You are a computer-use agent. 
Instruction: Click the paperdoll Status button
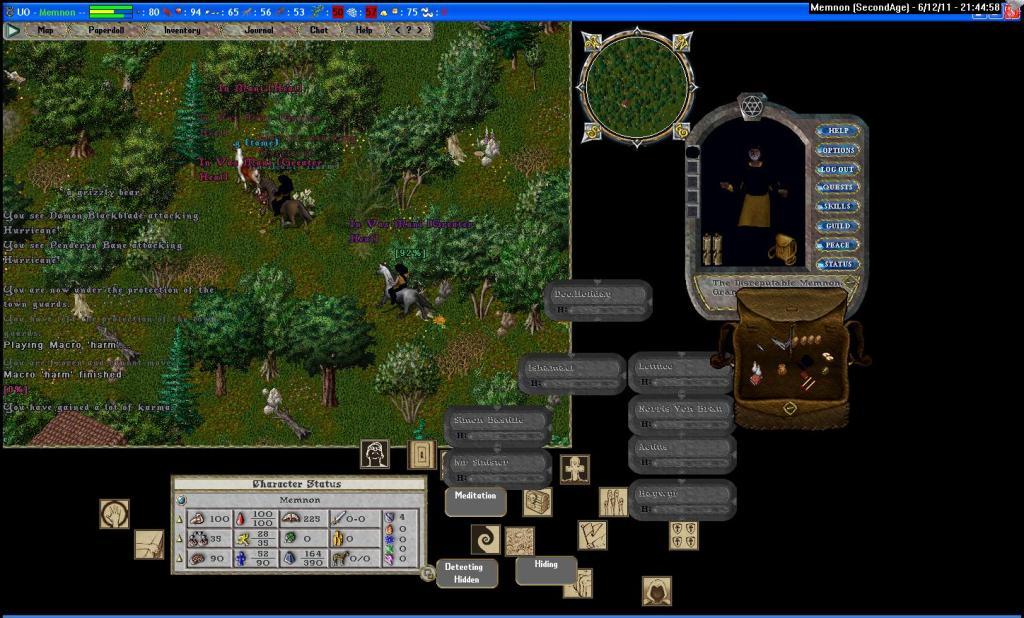(838, 264)
